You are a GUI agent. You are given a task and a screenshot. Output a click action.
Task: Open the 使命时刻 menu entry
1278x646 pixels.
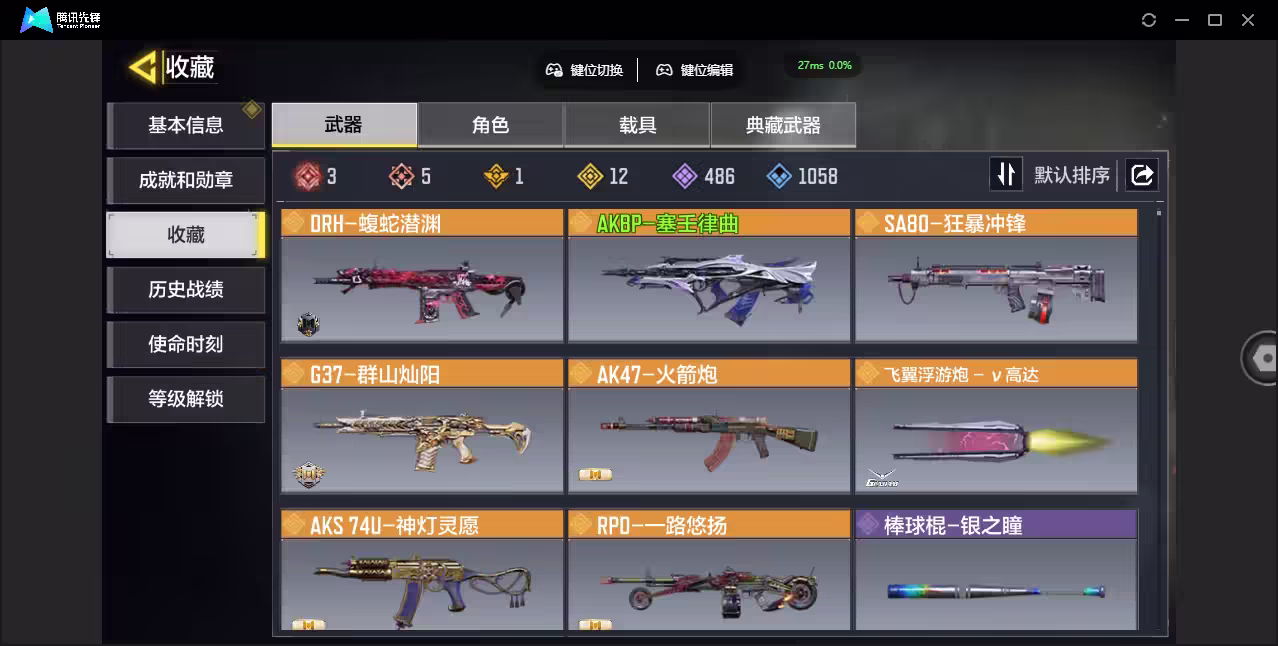[186, 345]
